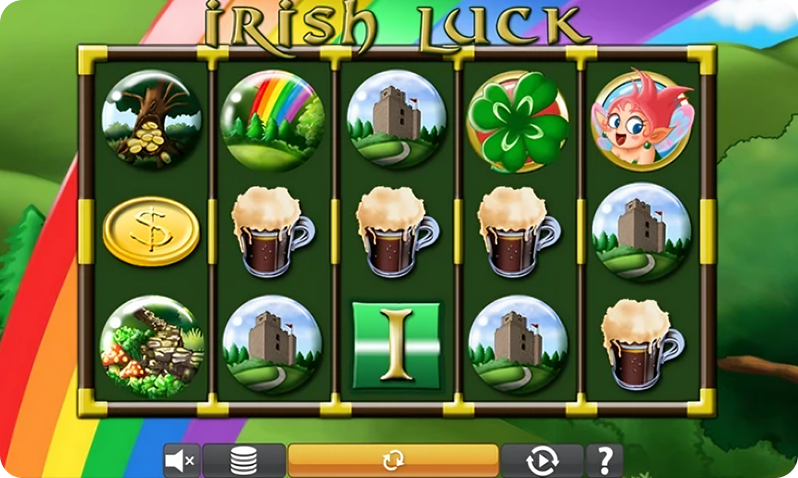This screenshot has width=798, height=478.
Task: Open the coin stack bet settings
Action: pyautogui.click(x=244, y=461)
